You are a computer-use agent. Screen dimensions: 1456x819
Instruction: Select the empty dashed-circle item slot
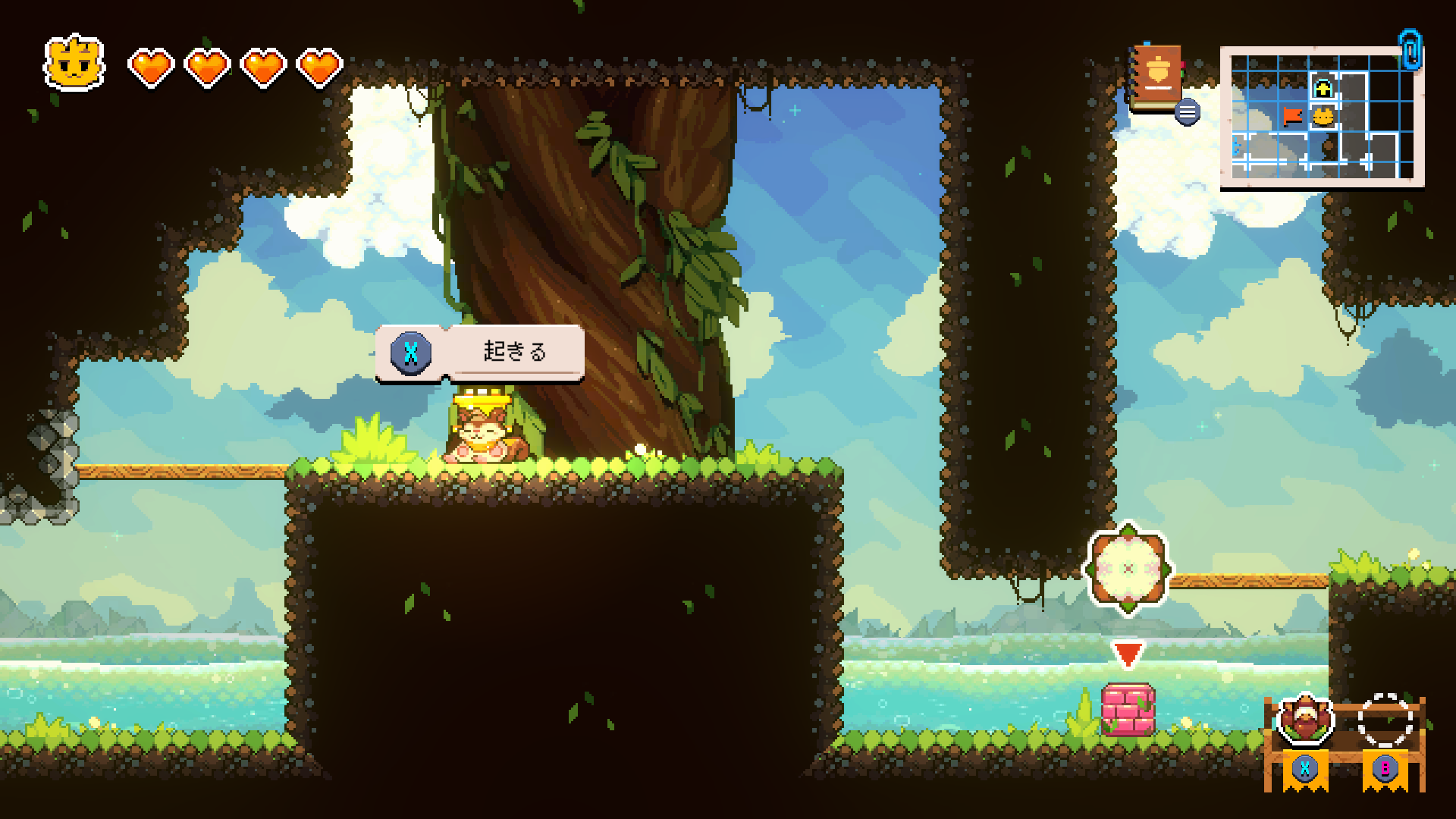pos(1385,720)
